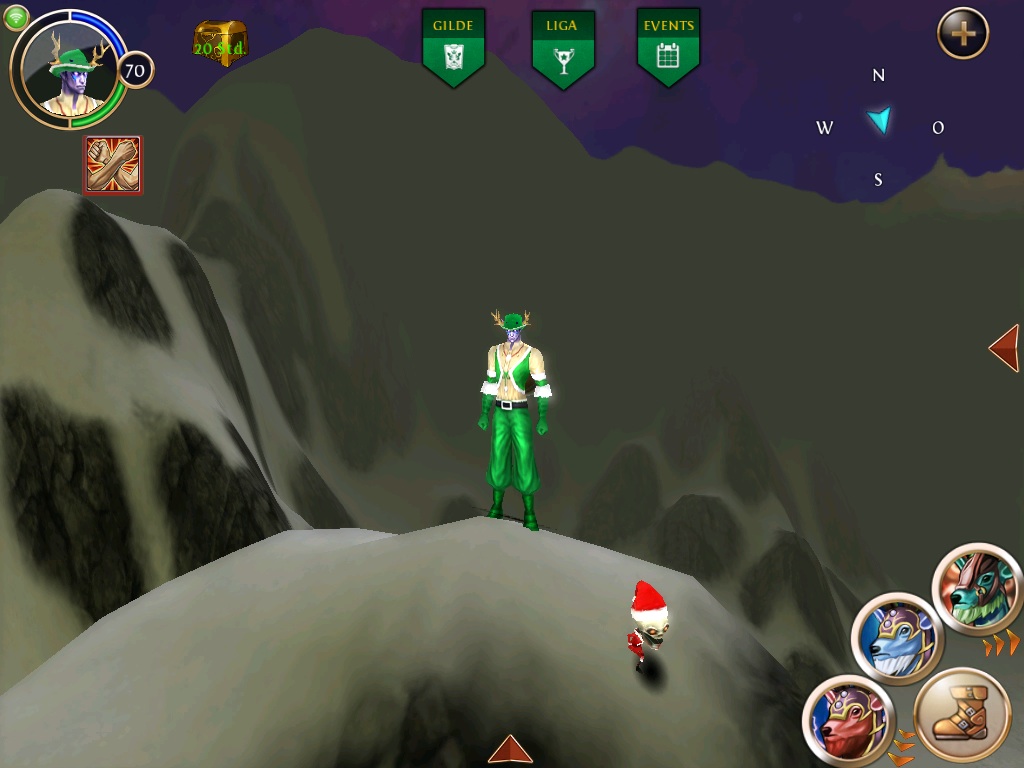Expand the right-side red arrow panel
This screenshot has width=1024, height=768.
(x=1004, y=348)
